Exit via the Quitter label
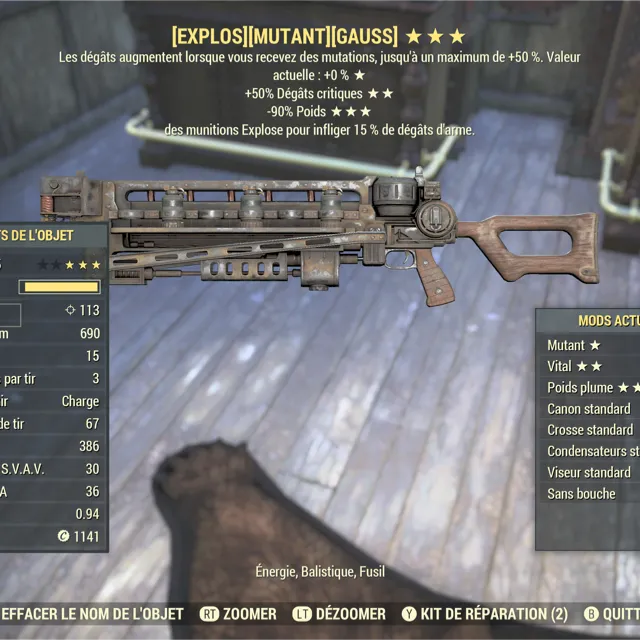640x640 pixels. pos(621,613)
